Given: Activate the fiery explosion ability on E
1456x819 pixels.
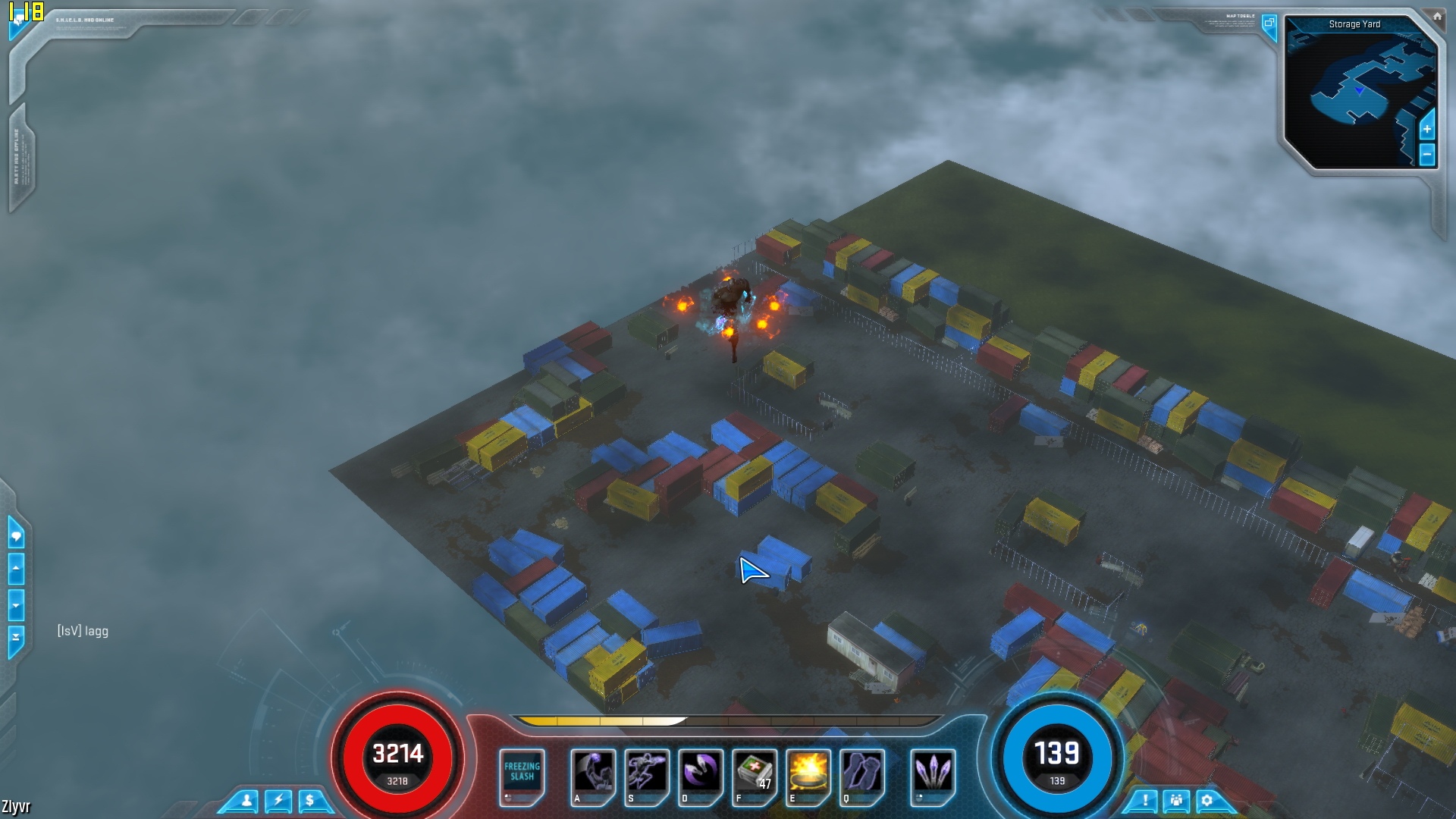Looking at the screenshot, I should click(x=808, y=774).
